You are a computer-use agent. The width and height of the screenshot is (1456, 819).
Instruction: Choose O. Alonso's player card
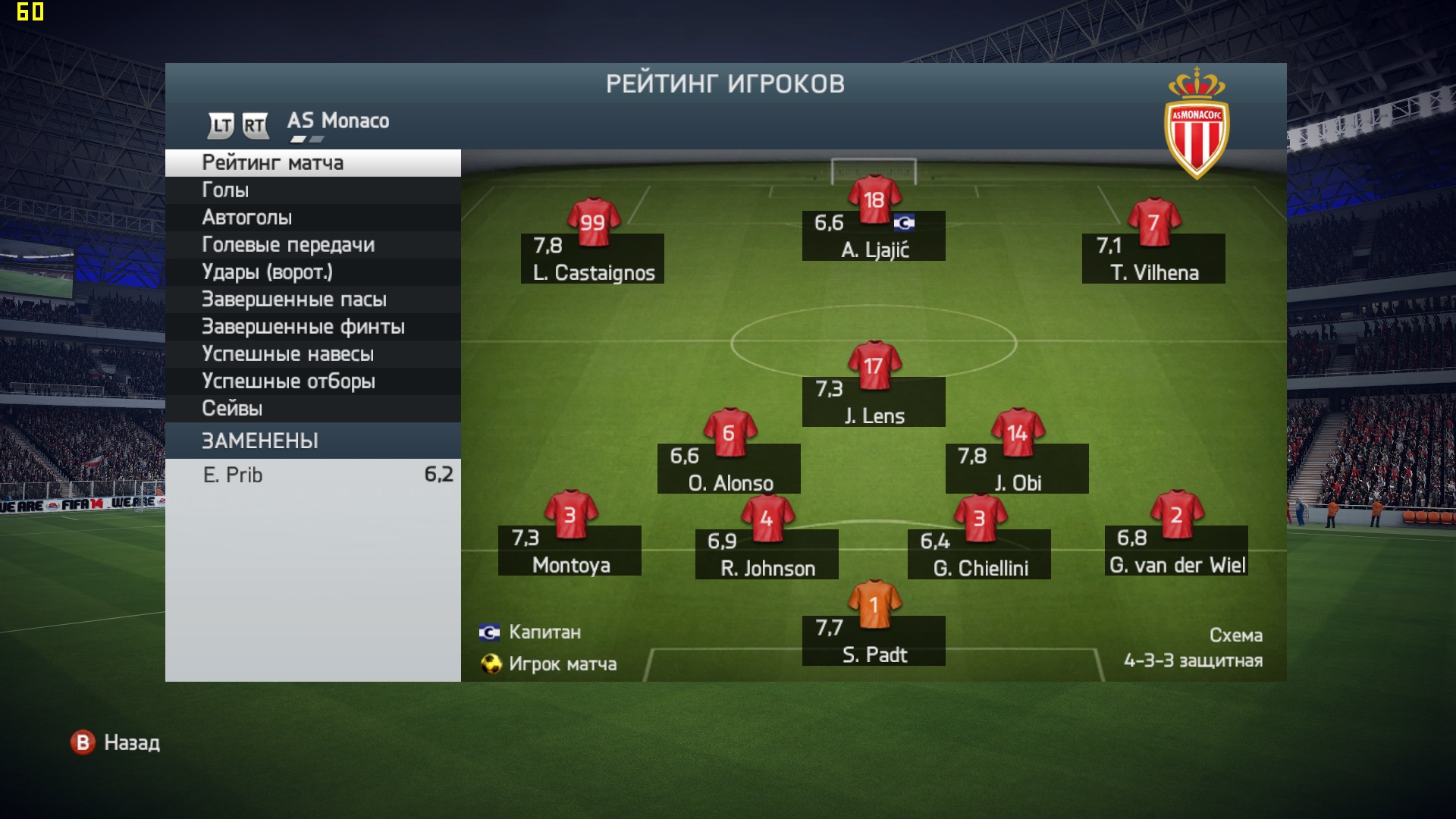[729, 468]
